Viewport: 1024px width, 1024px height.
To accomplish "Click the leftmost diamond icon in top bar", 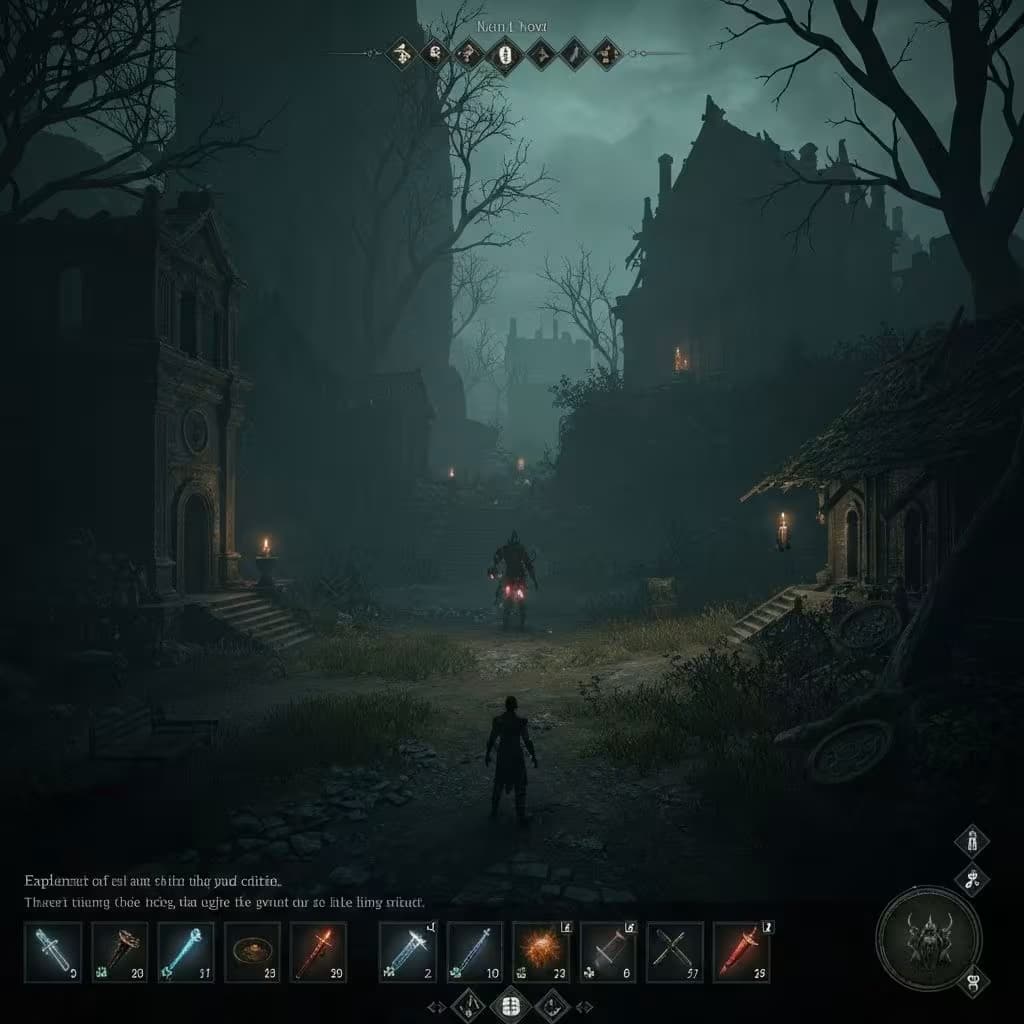I will [x=401, y=53].
